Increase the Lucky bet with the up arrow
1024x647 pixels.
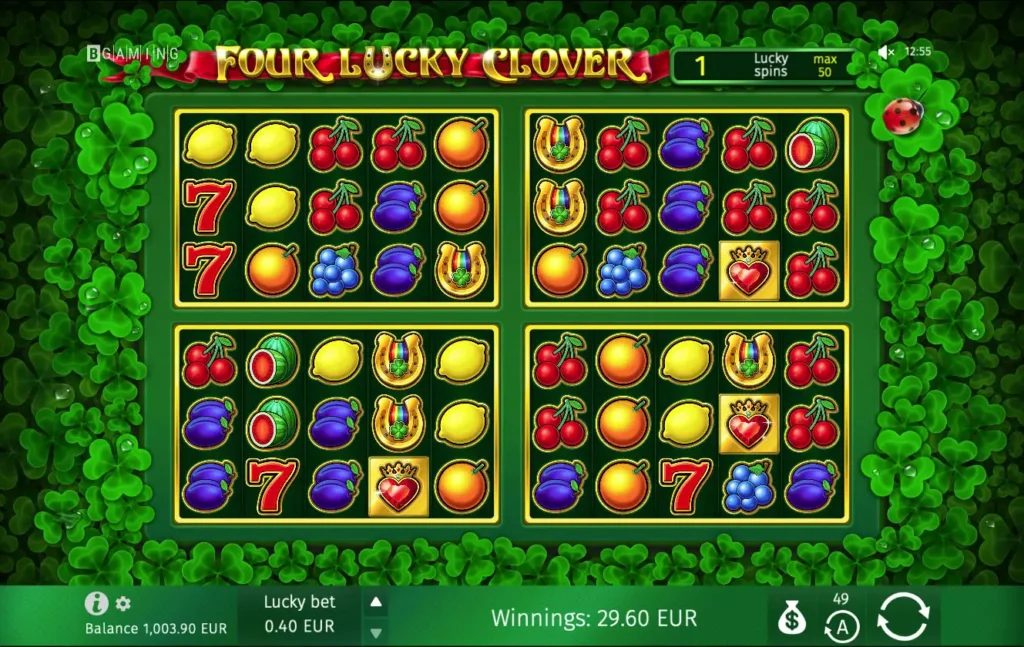tap(376, 602)
